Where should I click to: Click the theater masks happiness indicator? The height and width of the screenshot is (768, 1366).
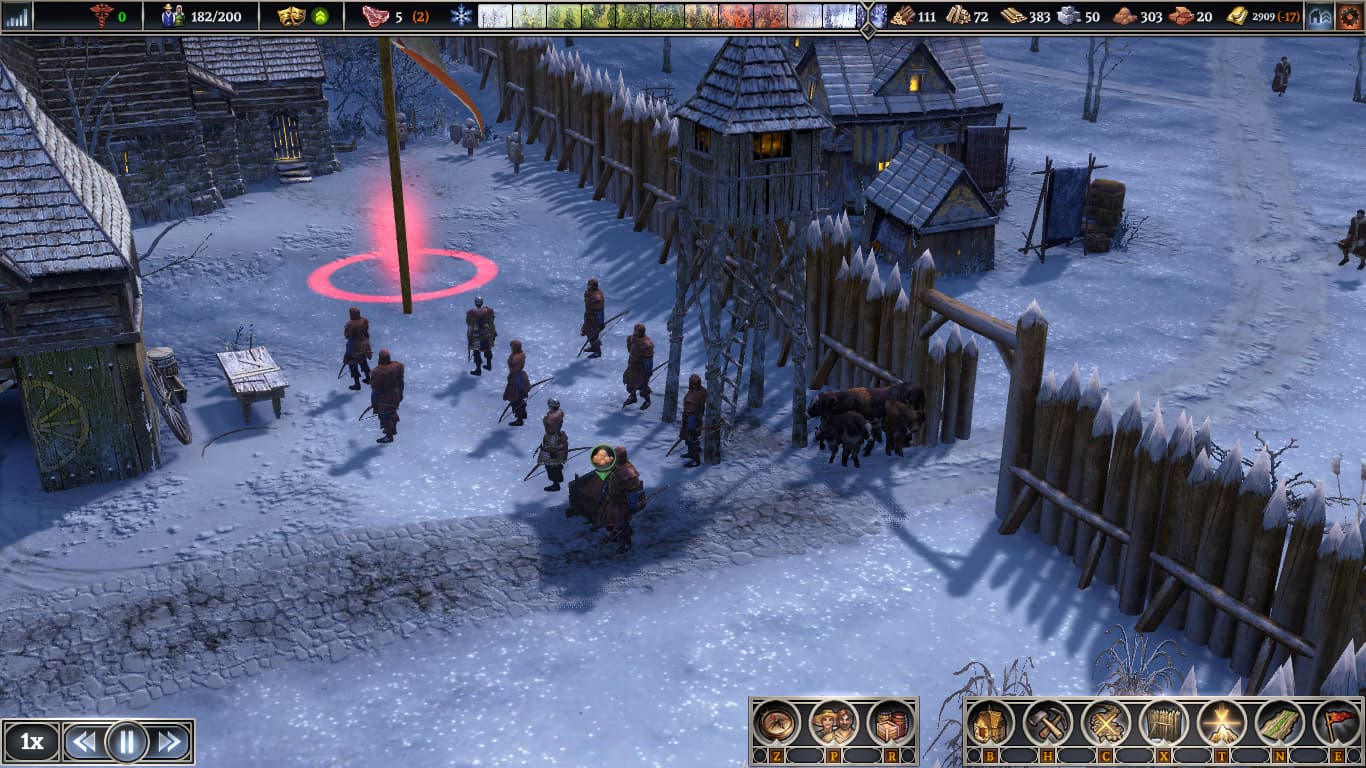click(290, 16)
